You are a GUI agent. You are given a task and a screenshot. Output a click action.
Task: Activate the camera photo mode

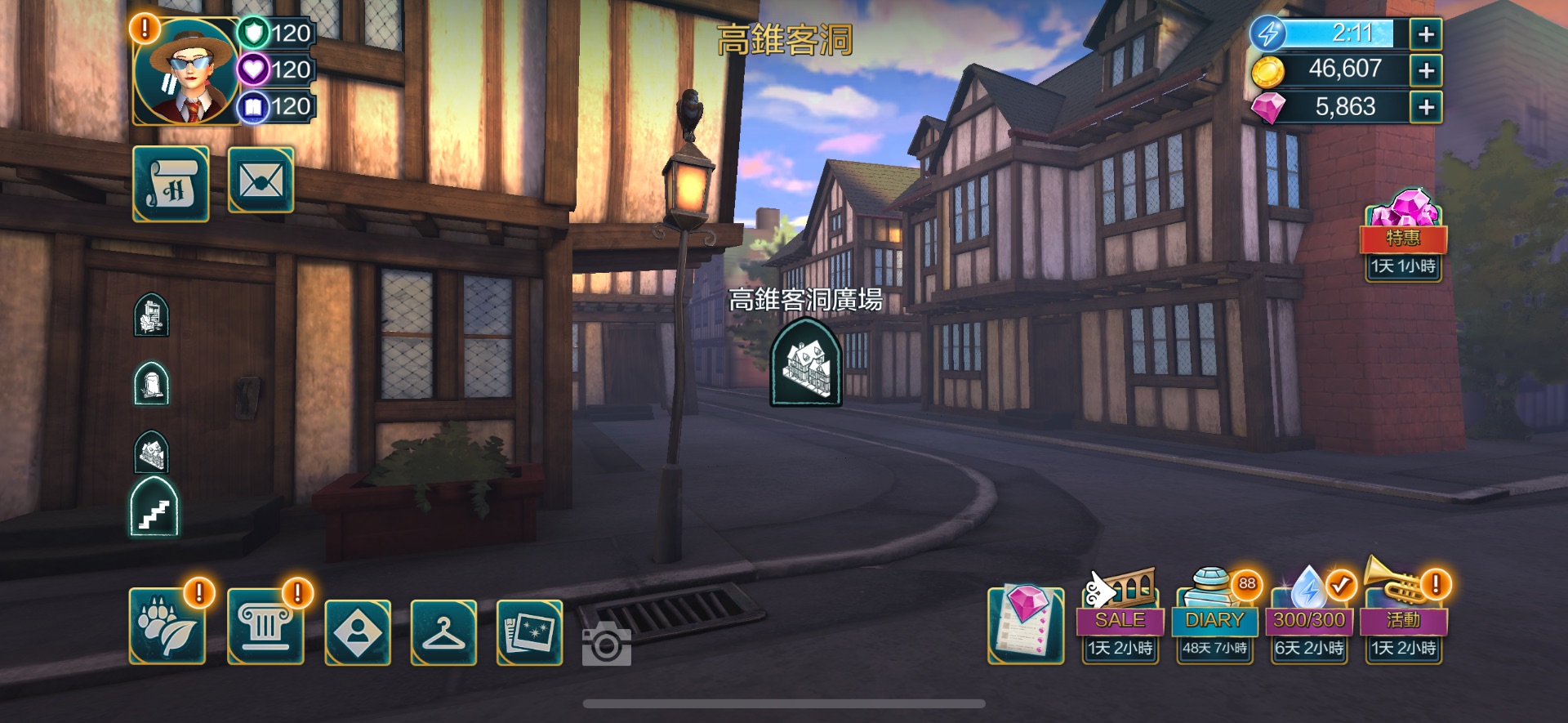click(x=606, y=646)
